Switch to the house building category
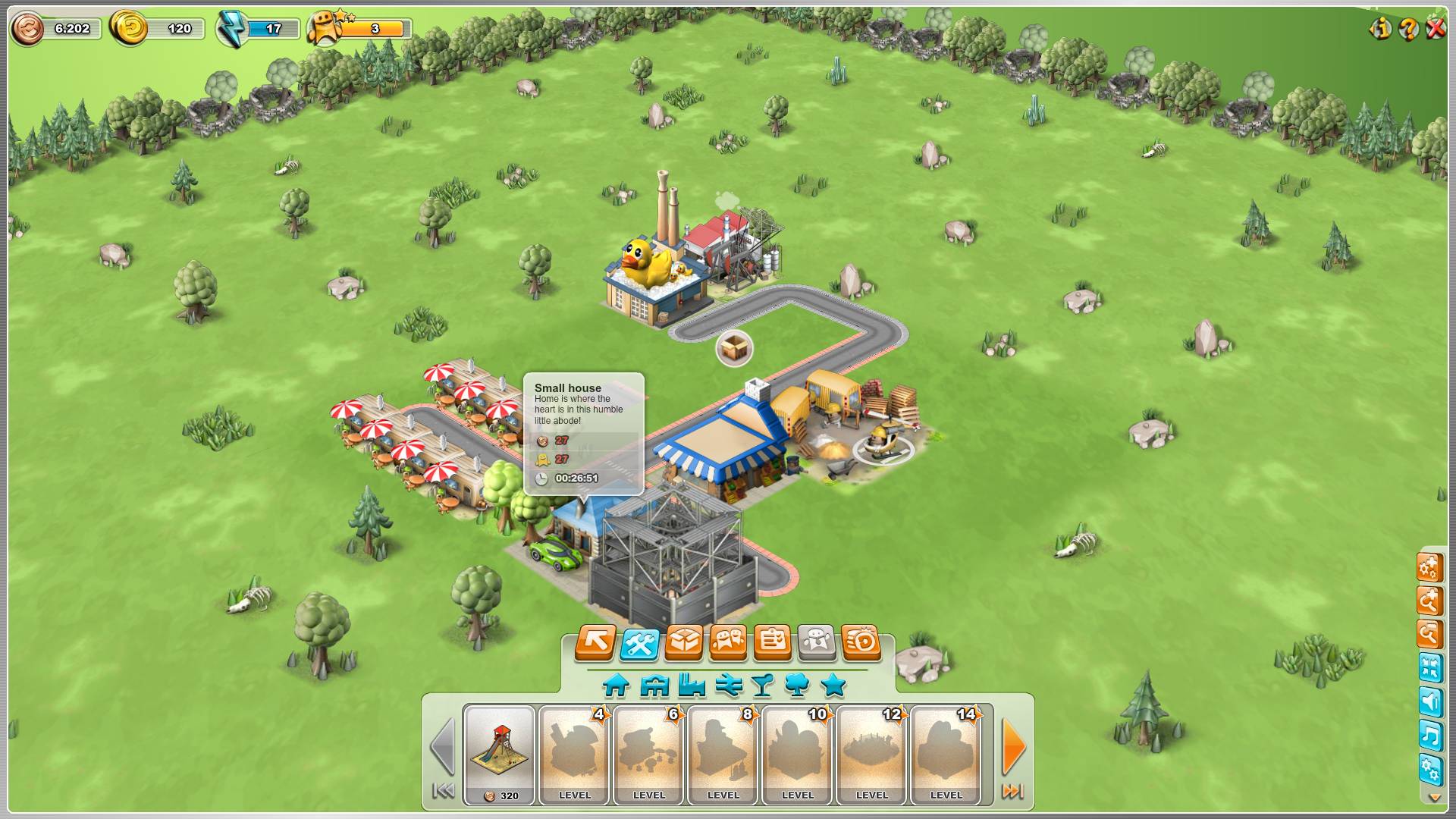This screenshot has width=1456, height=819. [616, 686]
